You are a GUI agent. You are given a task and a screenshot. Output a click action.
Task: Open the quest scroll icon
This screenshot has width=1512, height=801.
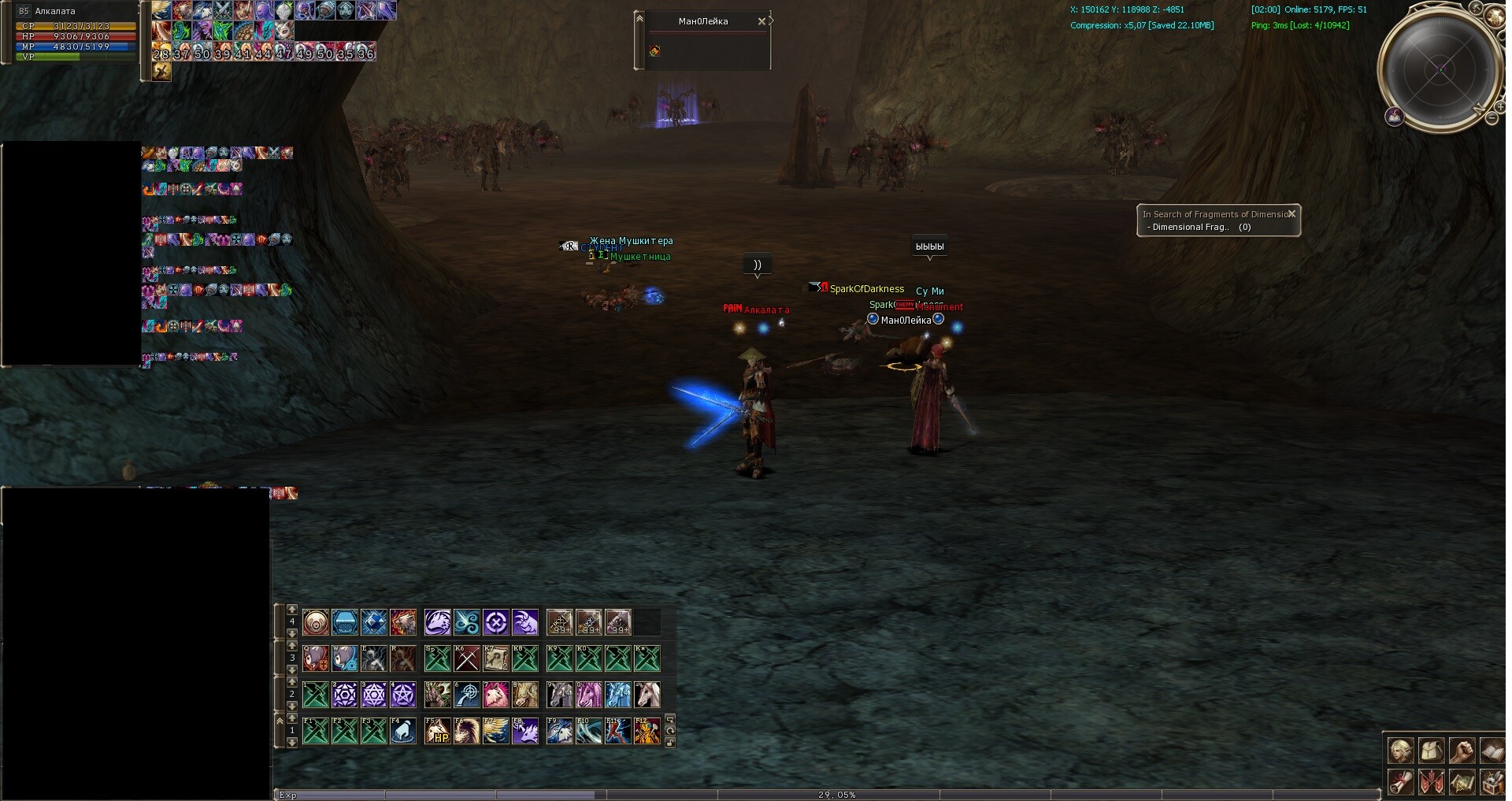(x=1400, y=781)
